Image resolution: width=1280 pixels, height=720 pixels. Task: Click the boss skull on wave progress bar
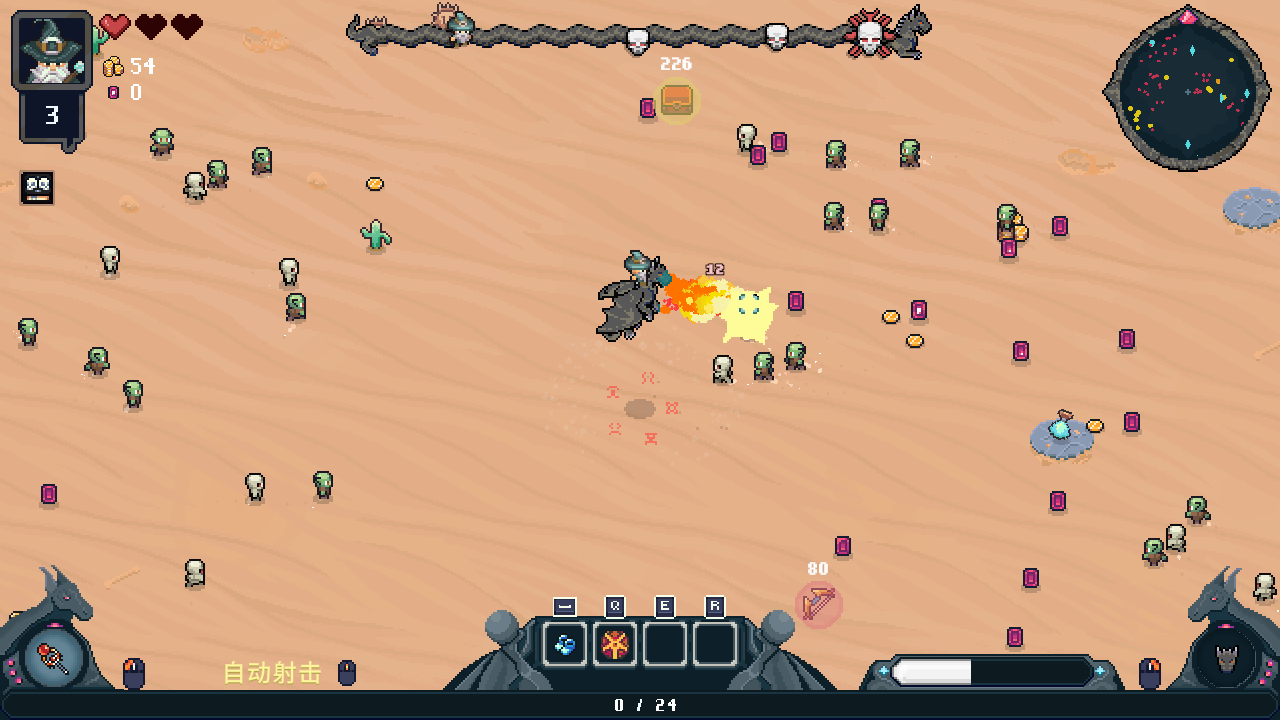coord(870,37)
